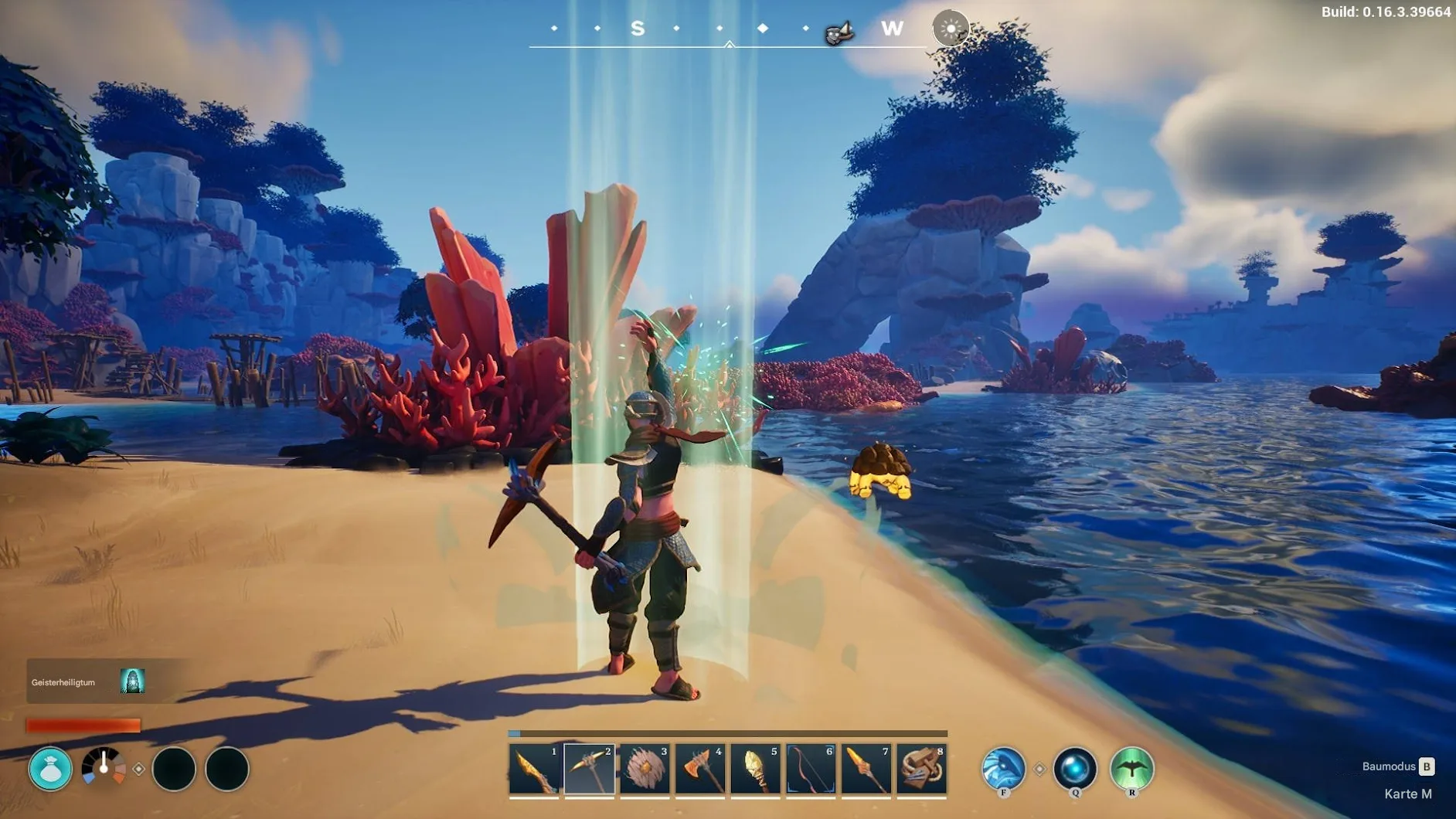Select the stone club in slot 5
Image resolution: width=1456 pixels, height=819 pixels.
click(x=756, y=770)
